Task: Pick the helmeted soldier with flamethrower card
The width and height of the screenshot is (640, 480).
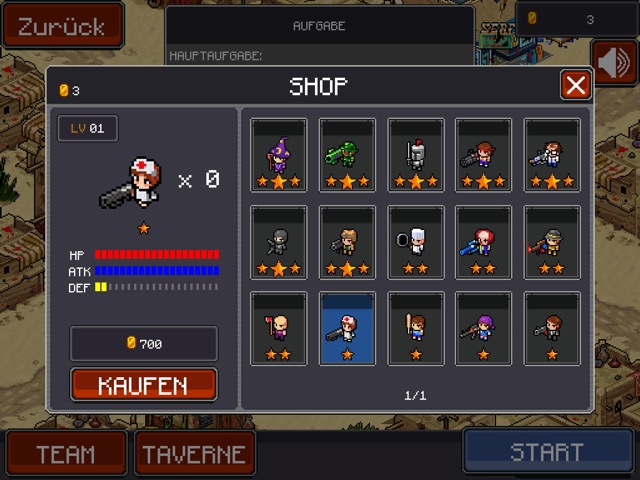Action: coord(551,242)
